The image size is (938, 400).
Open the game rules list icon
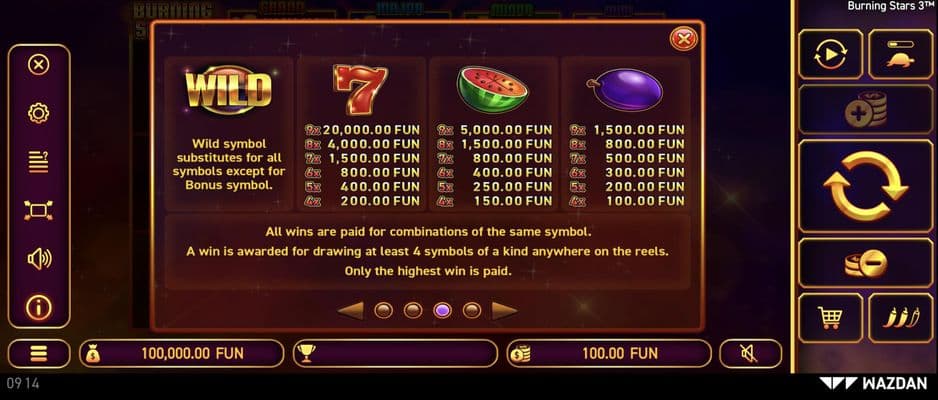38,161
